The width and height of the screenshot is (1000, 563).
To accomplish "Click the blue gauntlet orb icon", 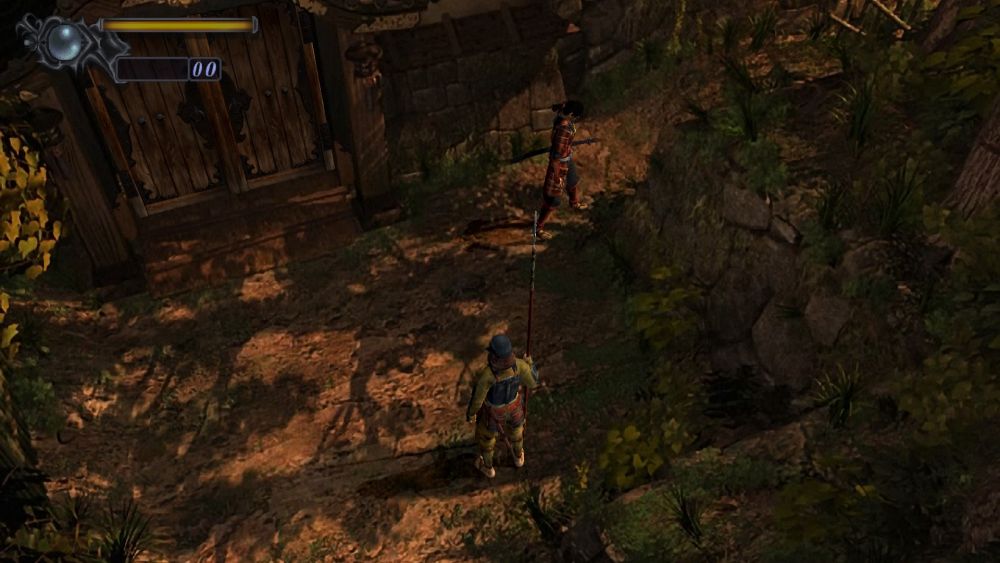I will 67,41.
